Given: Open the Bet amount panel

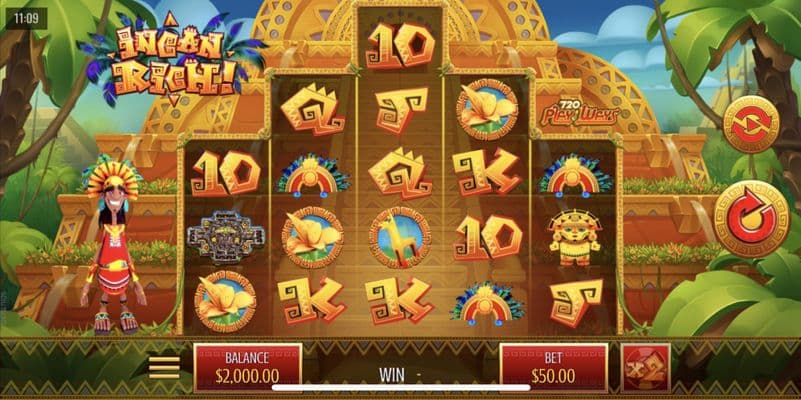Looking at the screenshot, I should (x=553, y=367).
